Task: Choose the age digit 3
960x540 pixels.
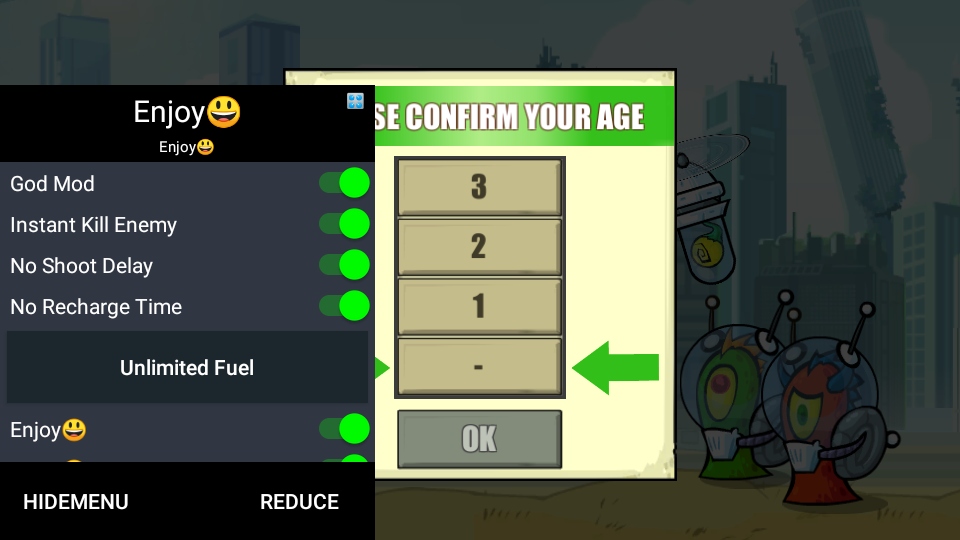Action: click(x=479, y=187)
